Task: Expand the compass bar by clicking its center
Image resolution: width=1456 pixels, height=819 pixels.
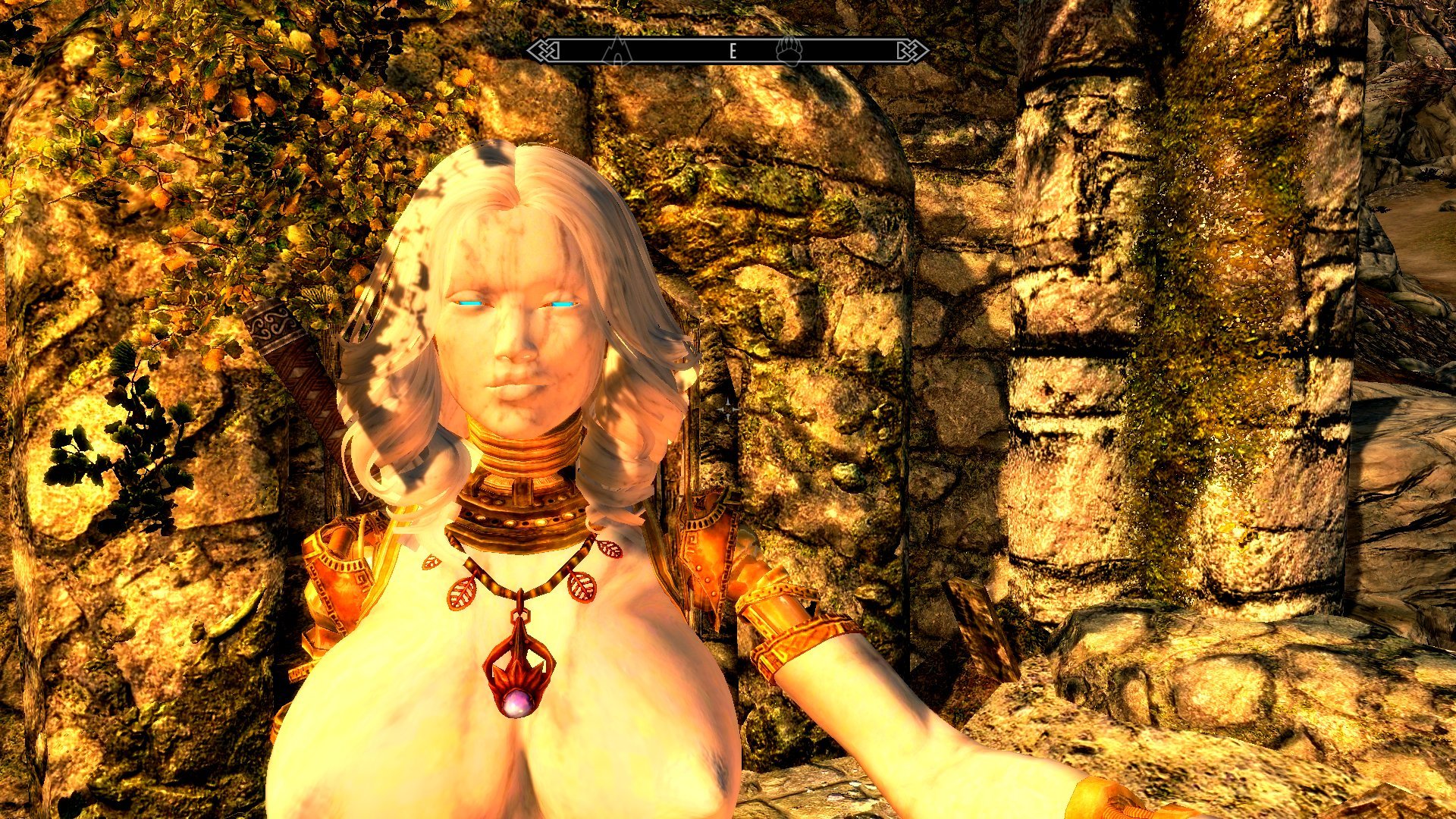Action: (x=728, y=52)
